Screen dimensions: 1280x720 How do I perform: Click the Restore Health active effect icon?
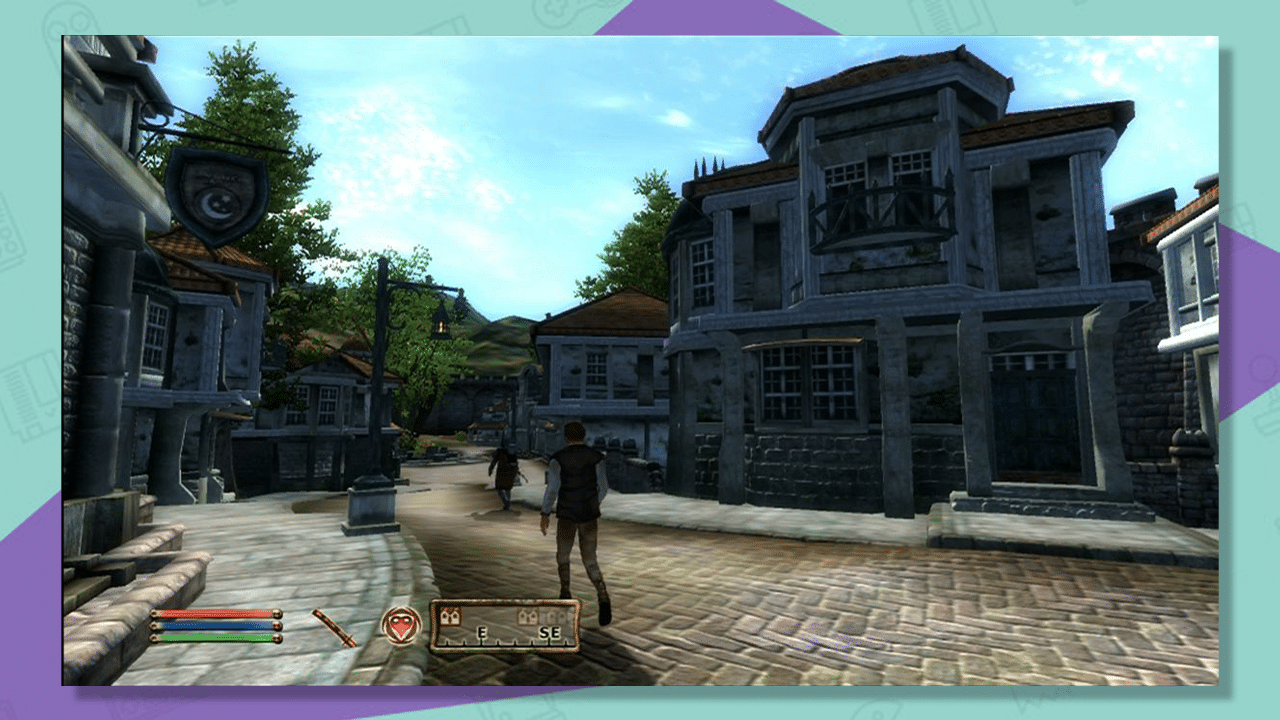coord(400,625)
